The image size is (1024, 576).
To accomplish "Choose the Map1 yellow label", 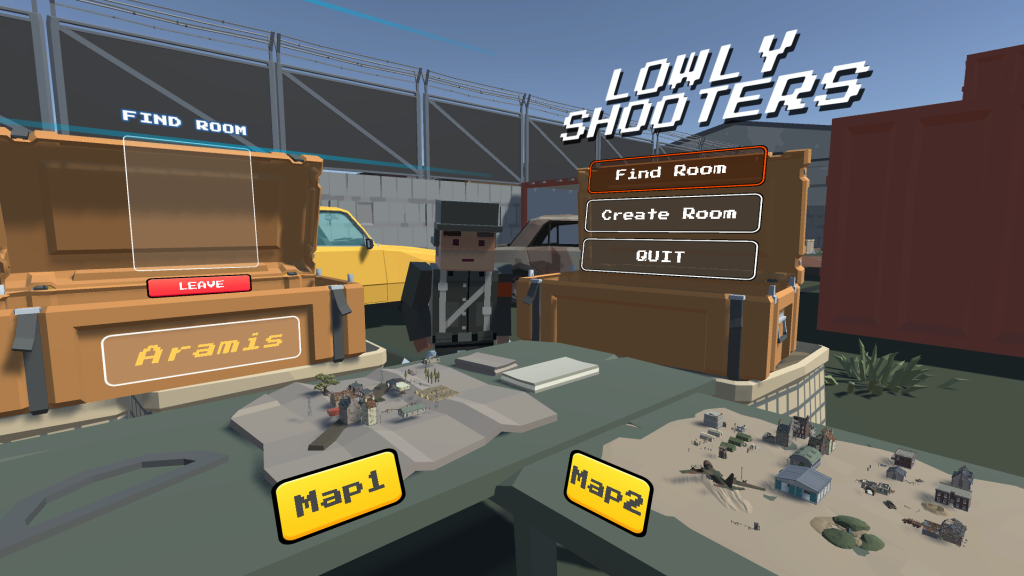I will (338, 494).
